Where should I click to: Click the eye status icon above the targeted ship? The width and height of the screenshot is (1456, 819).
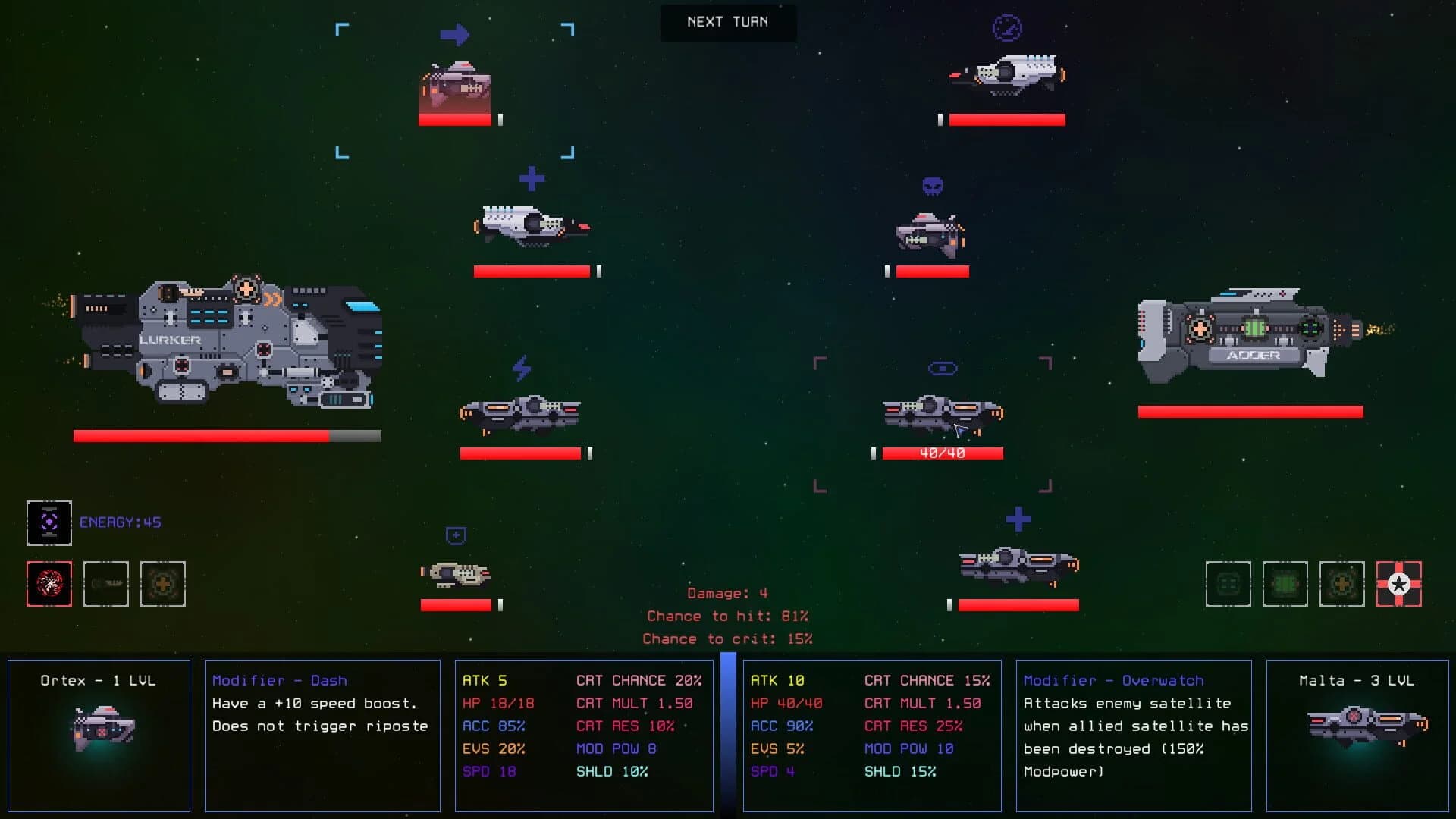tap(943, 369)
